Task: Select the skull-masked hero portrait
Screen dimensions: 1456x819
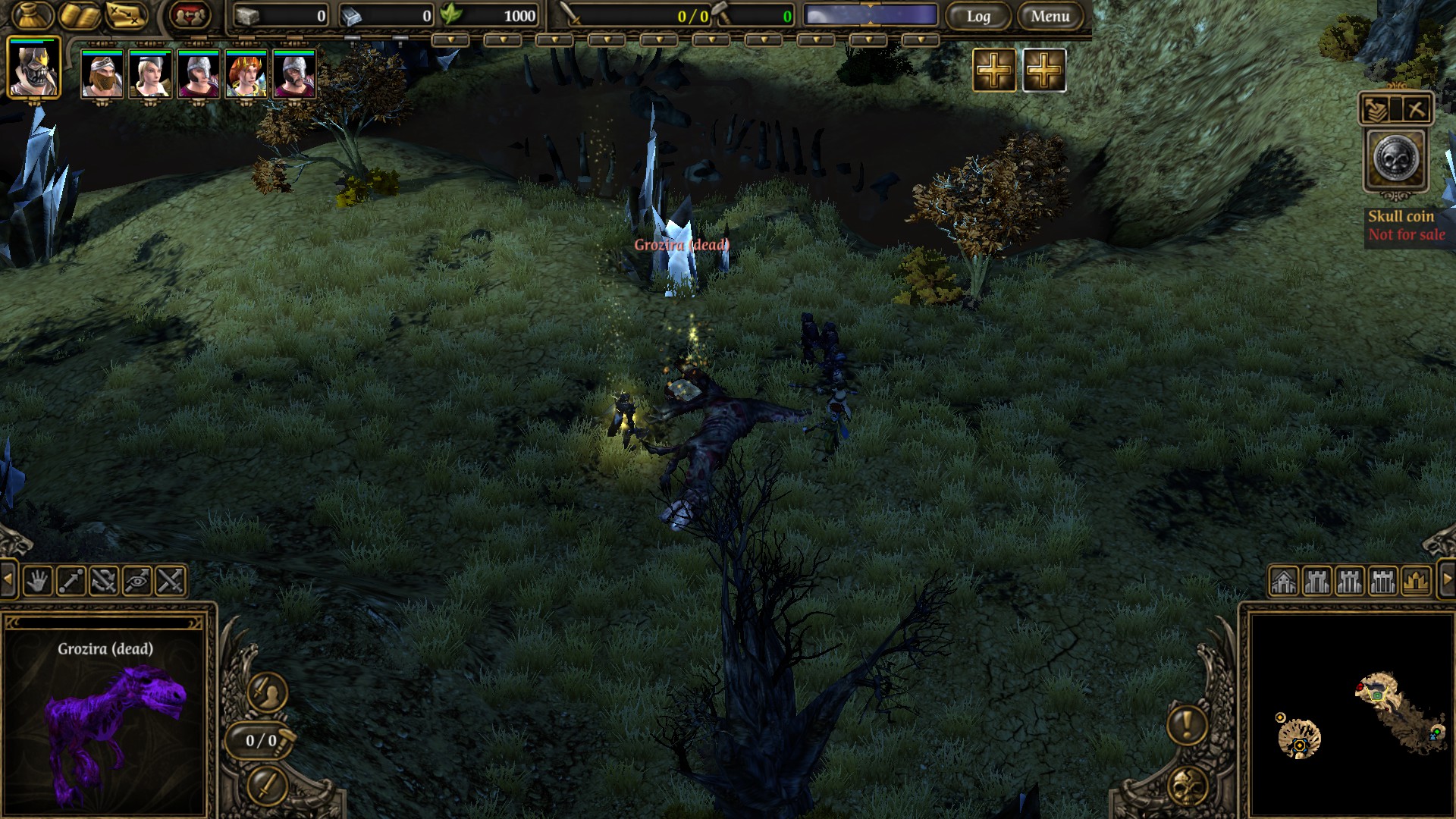Action: pyautogui.click(x=33, y=68)
